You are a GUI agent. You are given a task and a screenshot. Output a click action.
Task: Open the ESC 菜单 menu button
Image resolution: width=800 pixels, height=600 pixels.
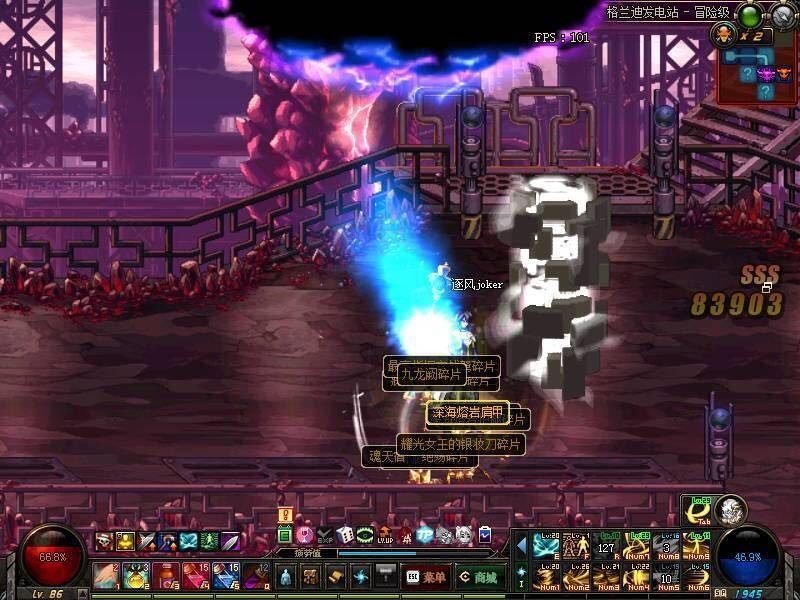point(425,577)
